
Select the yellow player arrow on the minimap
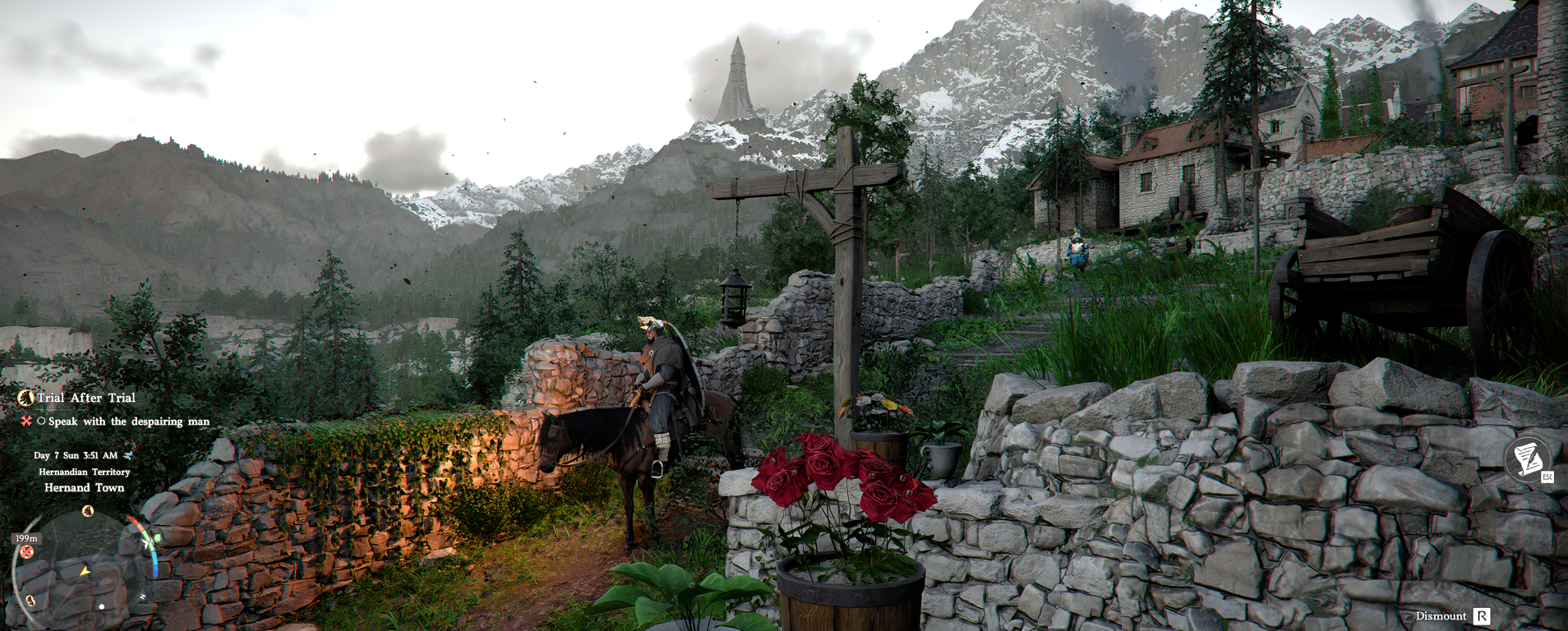(85, 572)
